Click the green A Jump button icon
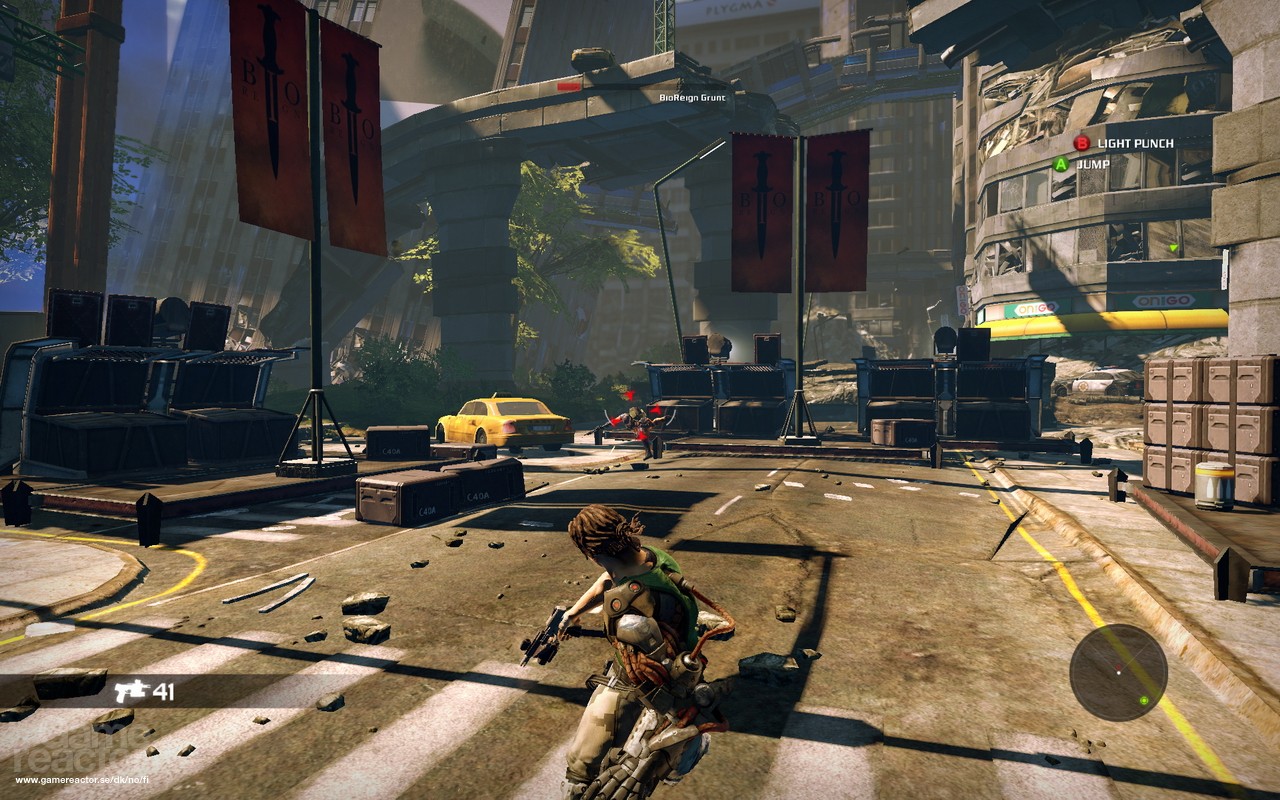The image size is (1280, 800). pyautogui.click(x=1060, y=165)
